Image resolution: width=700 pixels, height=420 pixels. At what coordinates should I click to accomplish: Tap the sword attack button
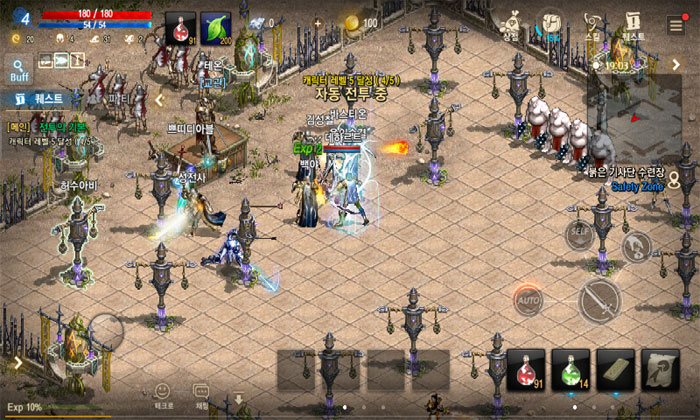pos(600,297)
